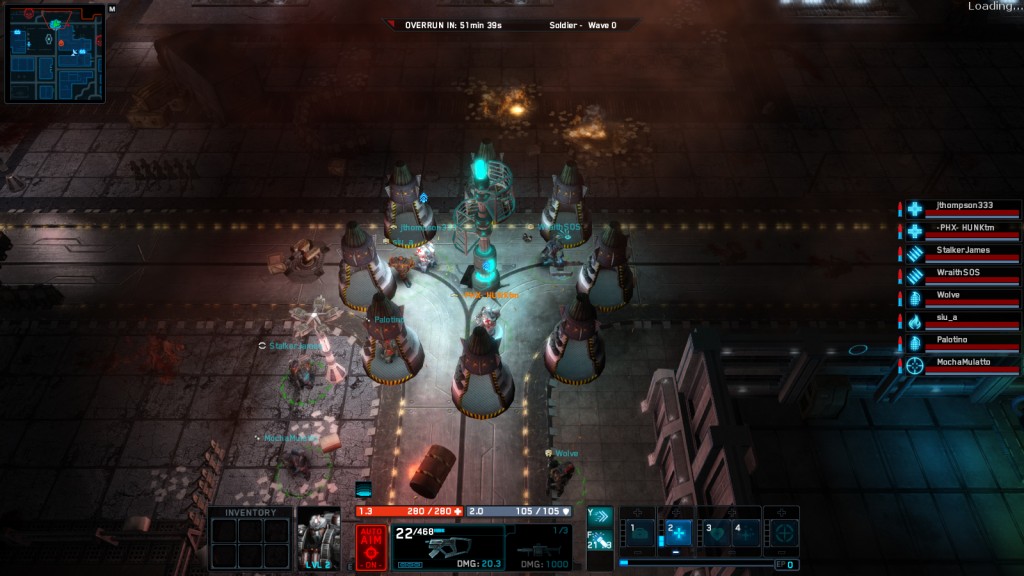1024x576 pixels.
Task: Activate ability slot 1
Action: point(639,533)
